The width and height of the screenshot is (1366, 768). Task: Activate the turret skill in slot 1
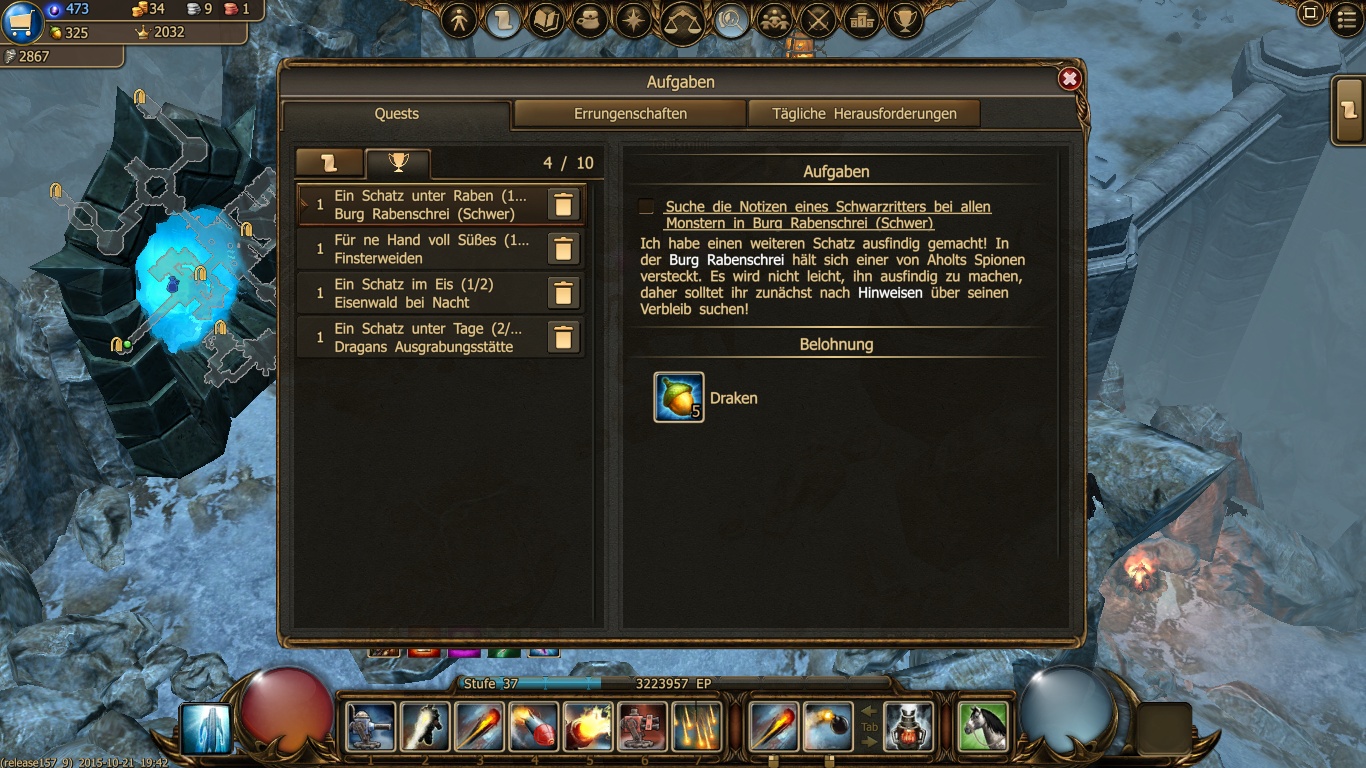coord(371,726)
